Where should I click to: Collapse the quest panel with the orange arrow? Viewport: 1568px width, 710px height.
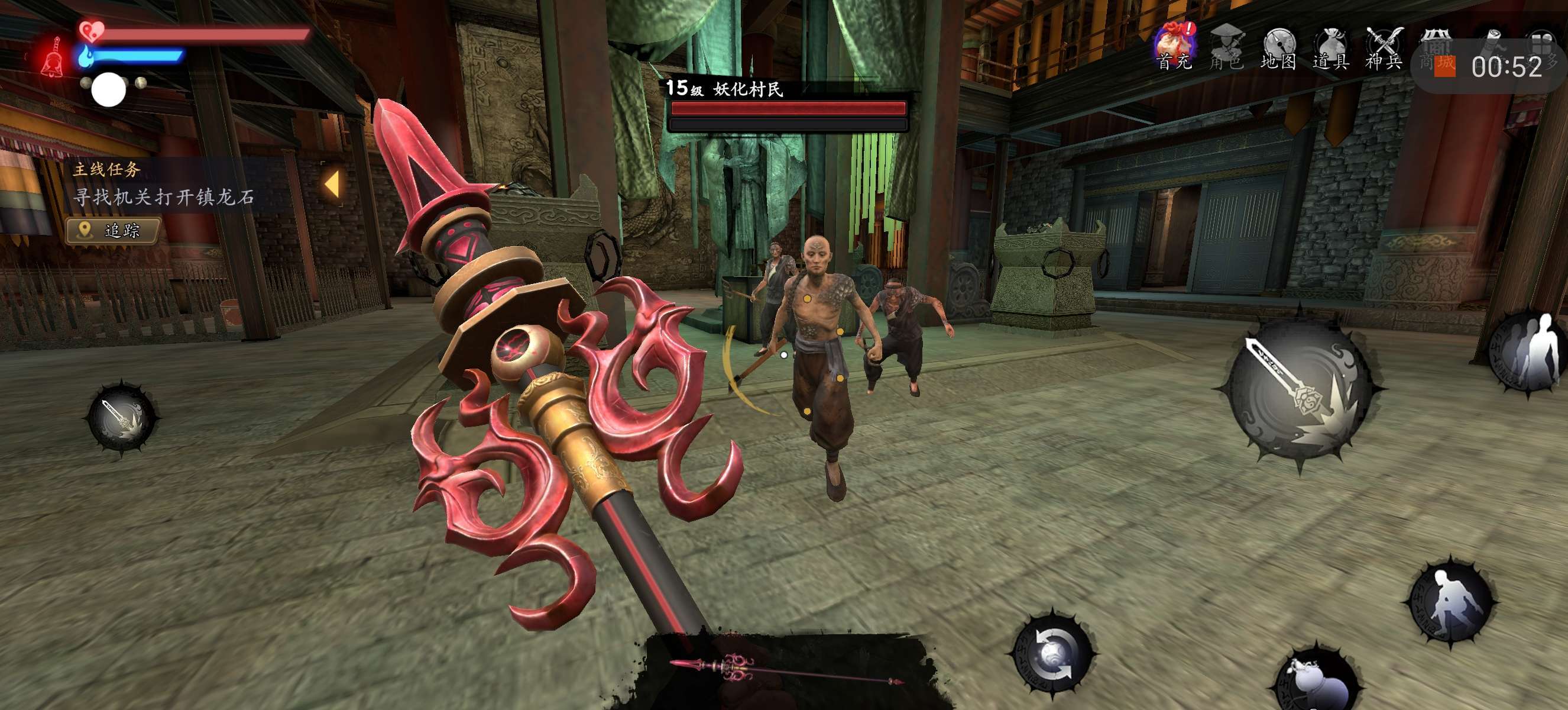pyautogui.click(x=332, y=184)
